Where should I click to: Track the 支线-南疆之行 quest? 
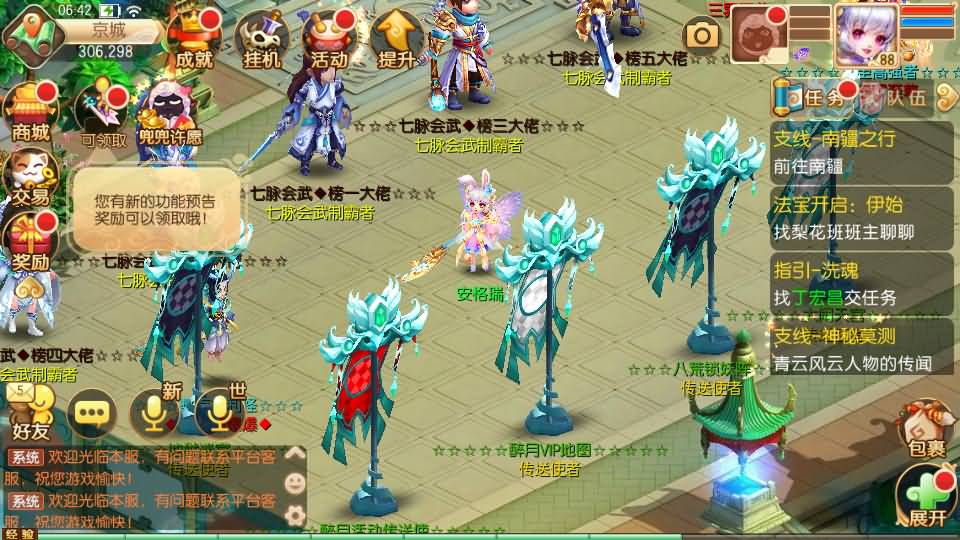(862, 151)
